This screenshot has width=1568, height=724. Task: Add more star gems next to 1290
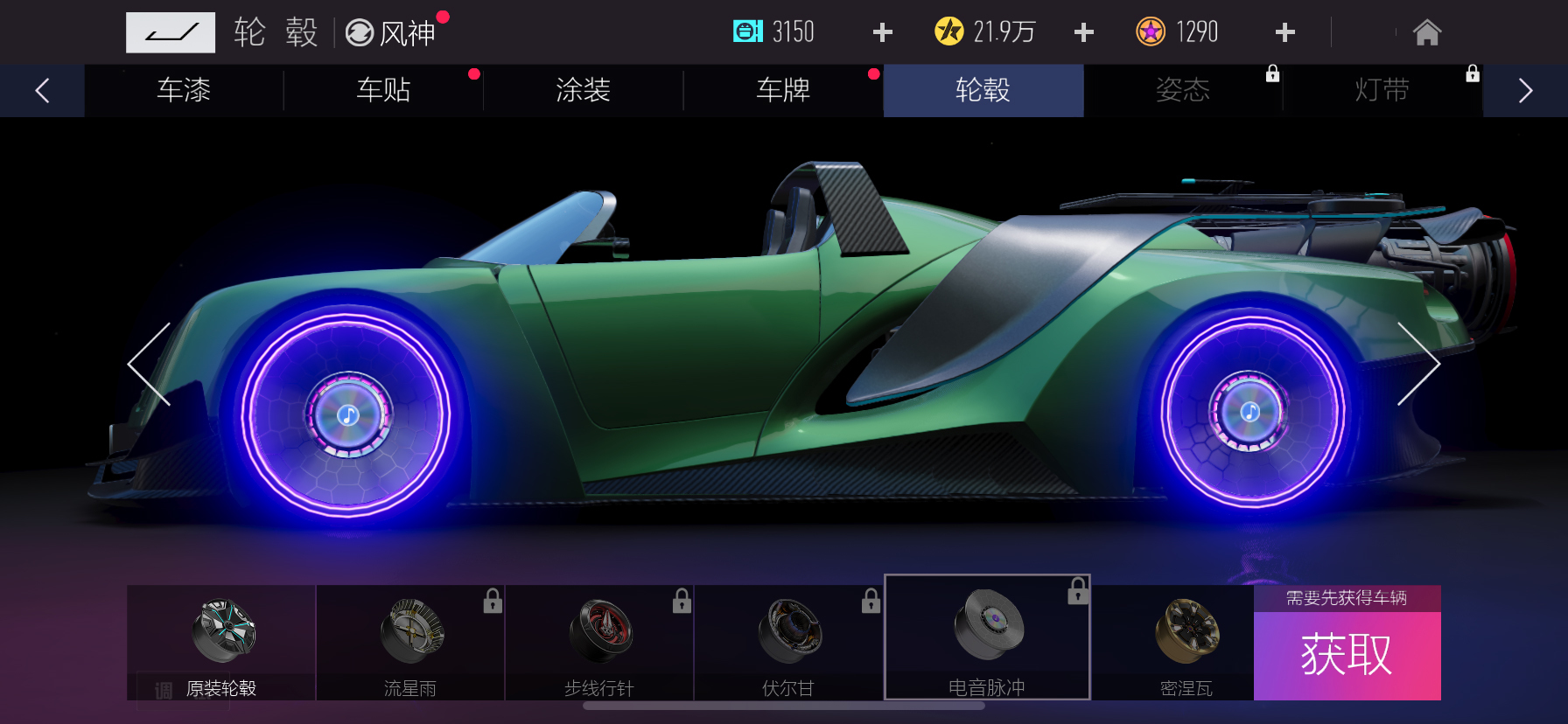coord(1284,33)
